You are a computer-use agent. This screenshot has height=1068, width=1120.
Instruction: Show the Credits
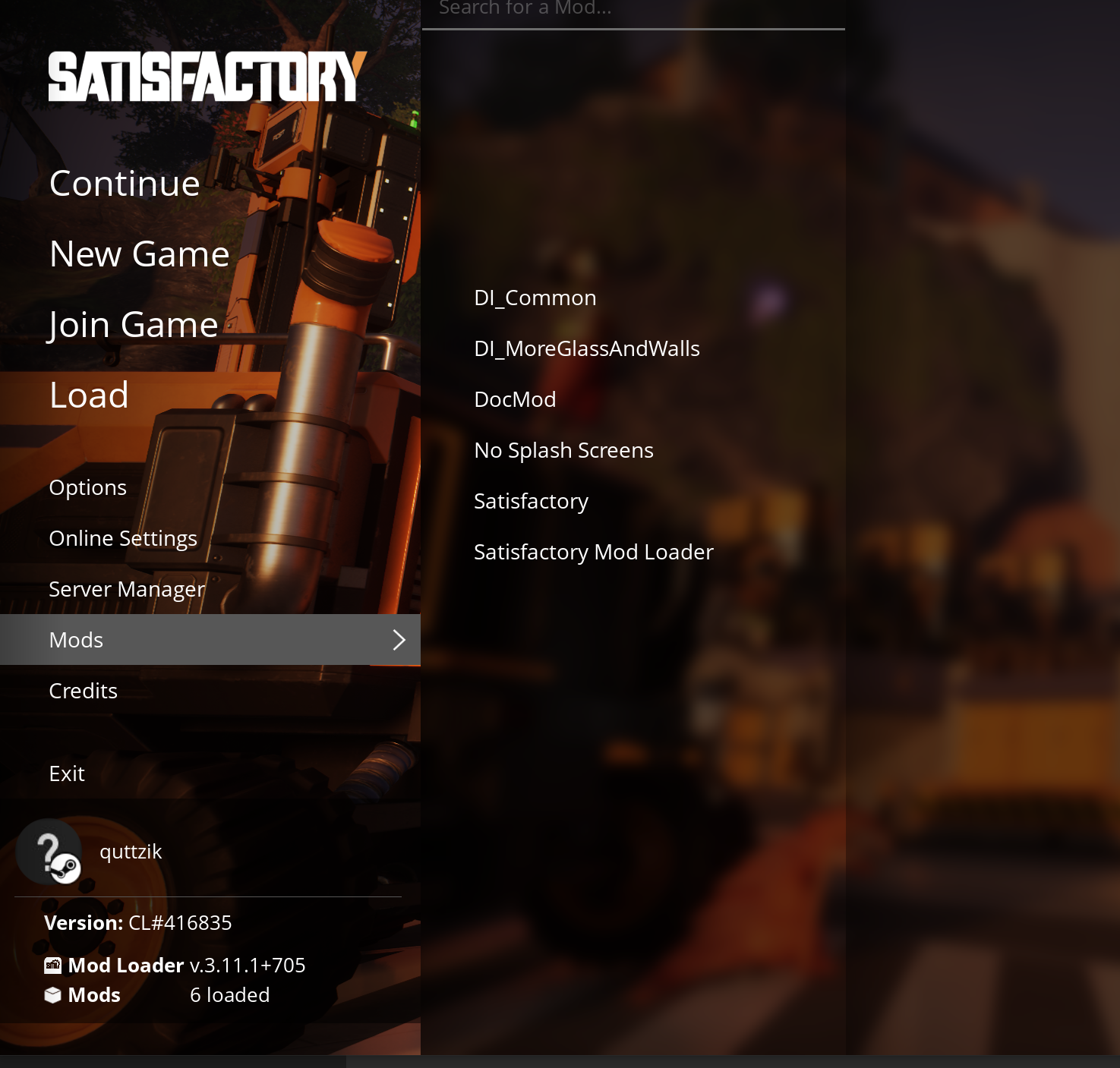84,692
